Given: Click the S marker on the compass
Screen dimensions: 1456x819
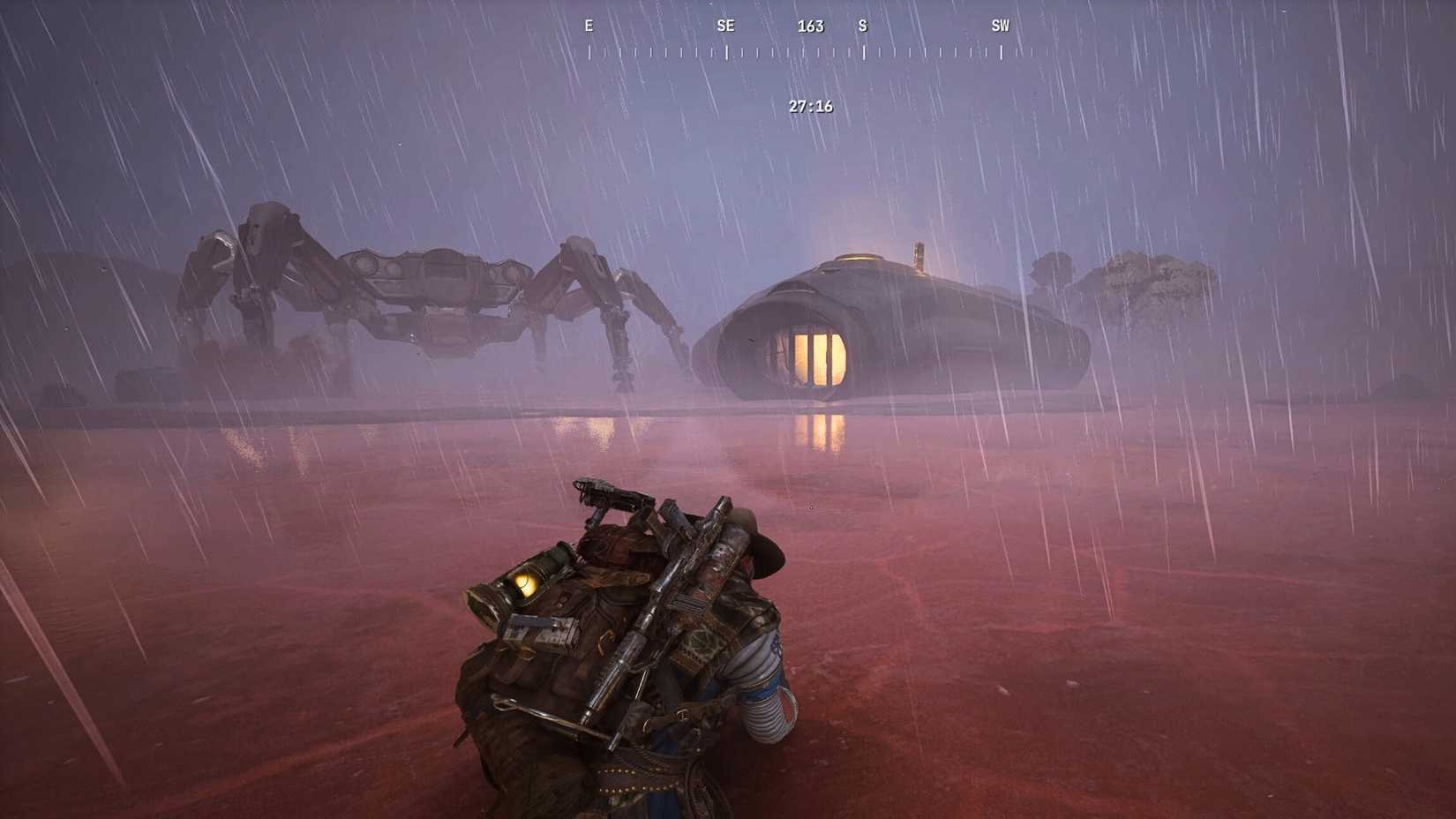Looking at the screenshot, I should pyautogui.click(x=862, y=26).
